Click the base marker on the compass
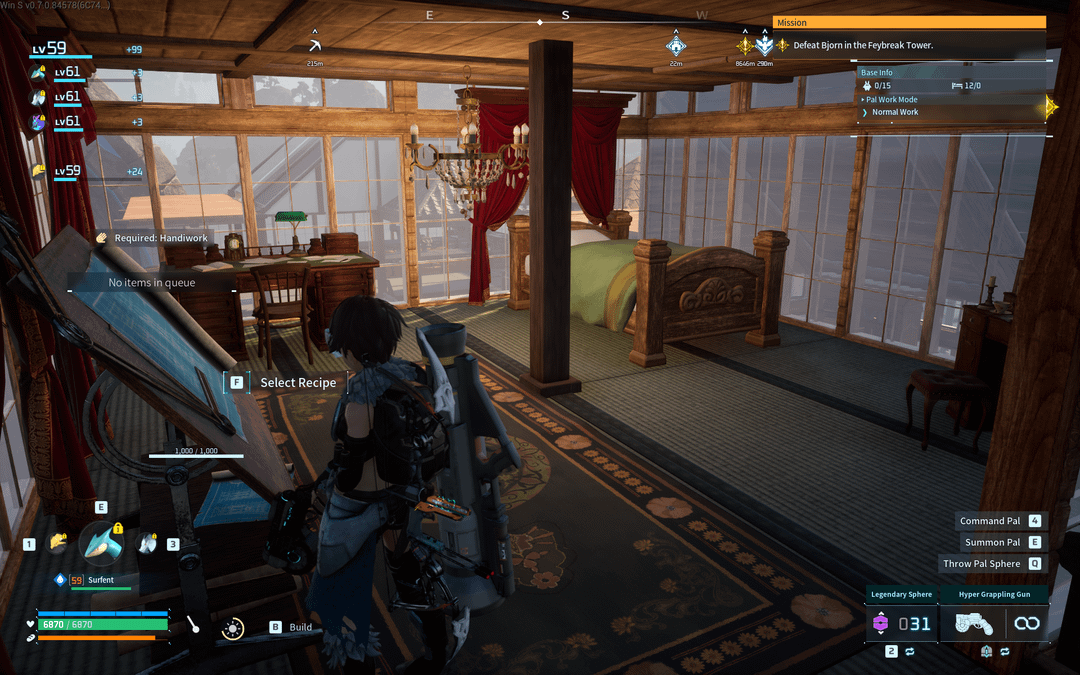The width and height of the screenshot is (1080, 675). coord(676,45)
